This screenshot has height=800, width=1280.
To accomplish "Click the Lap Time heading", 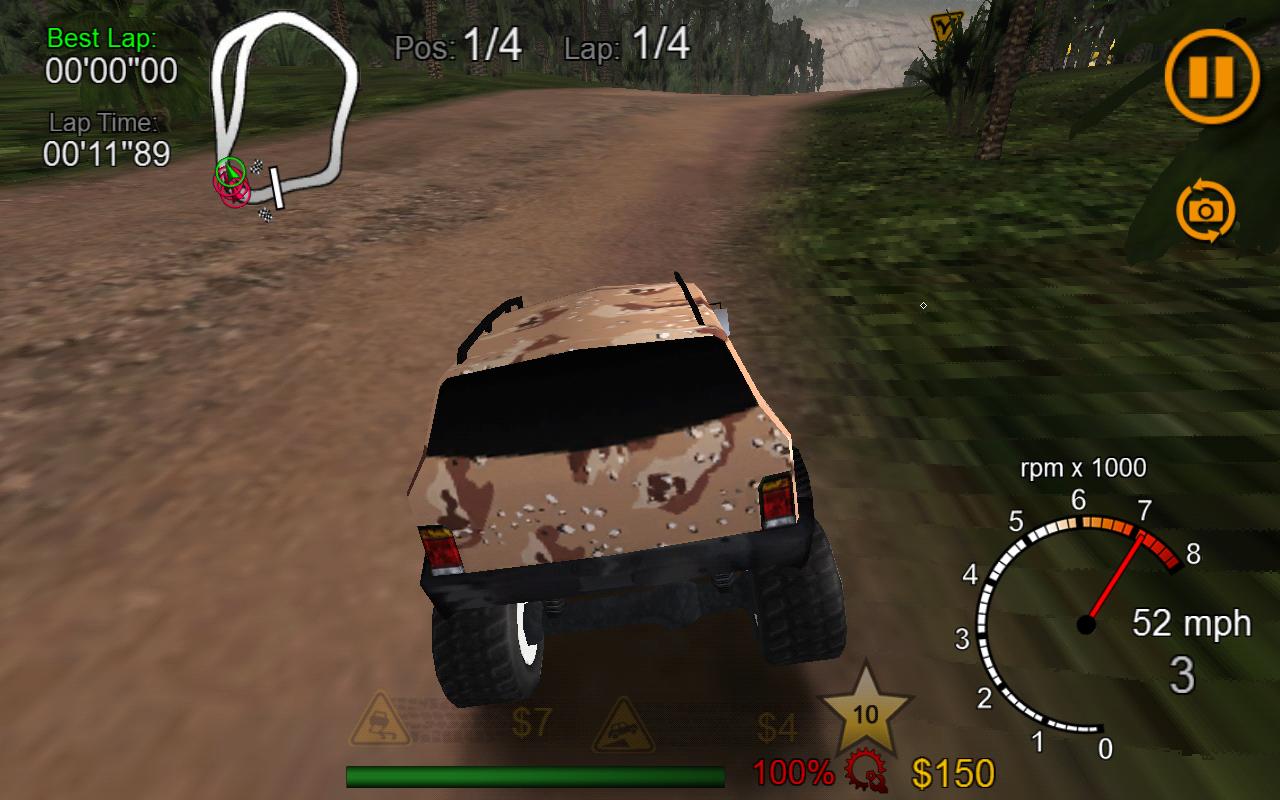I will (x=103, y=123).
